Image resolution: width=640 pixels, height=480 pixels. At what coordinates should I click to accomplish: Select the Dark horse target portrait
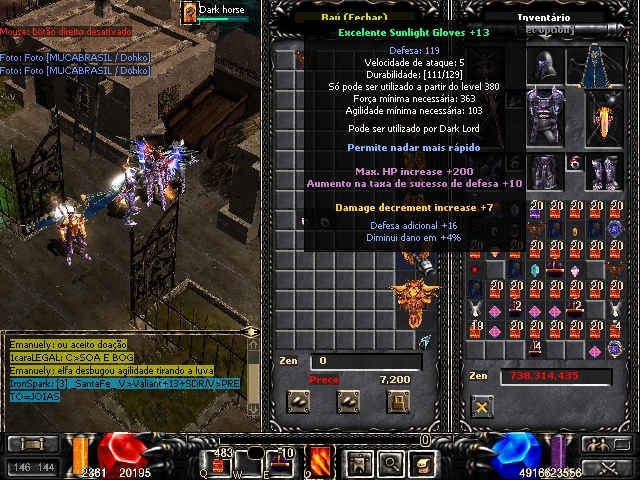pos(189,12)
